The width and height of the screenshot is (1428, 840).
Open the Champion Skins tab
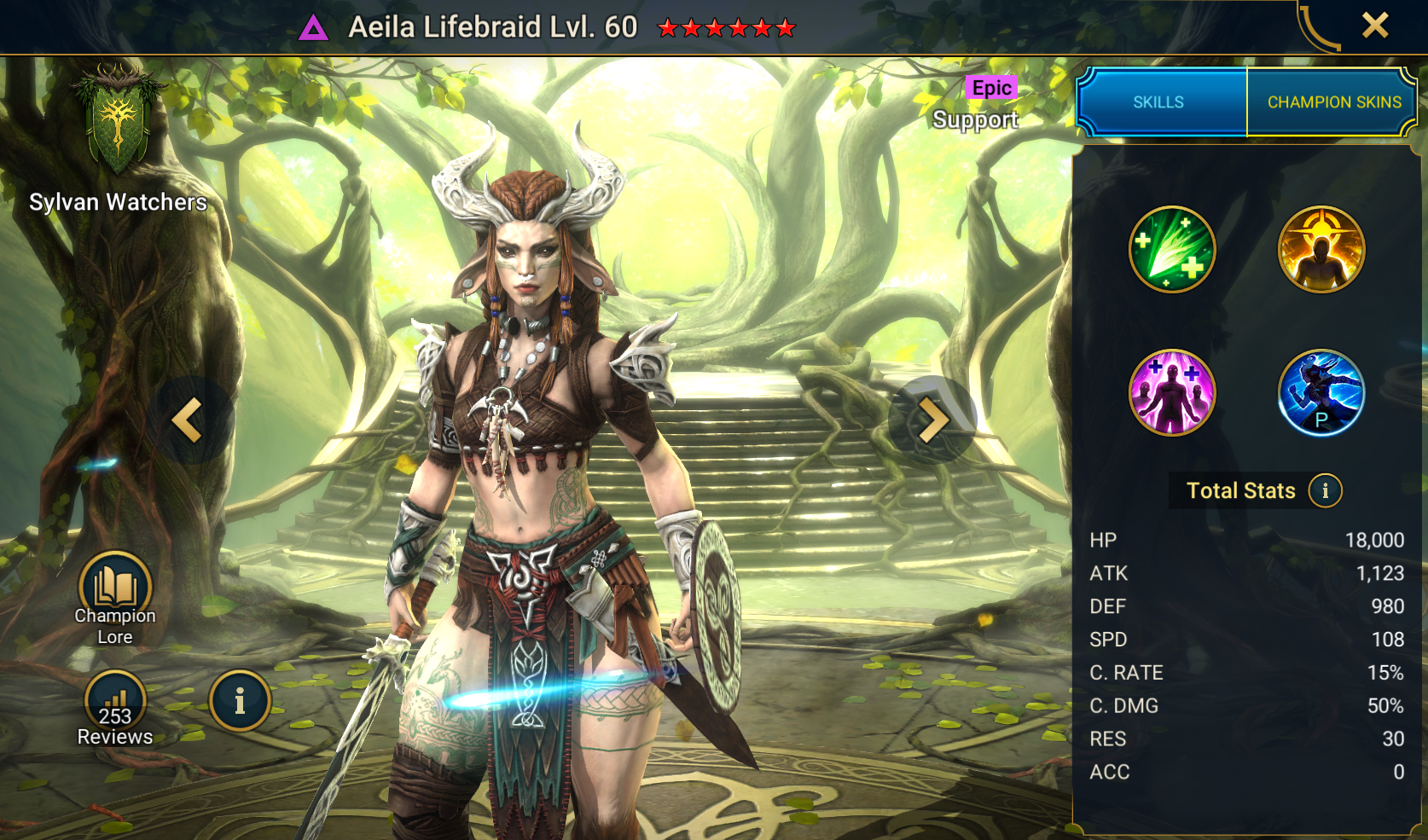click(1333, 102)
